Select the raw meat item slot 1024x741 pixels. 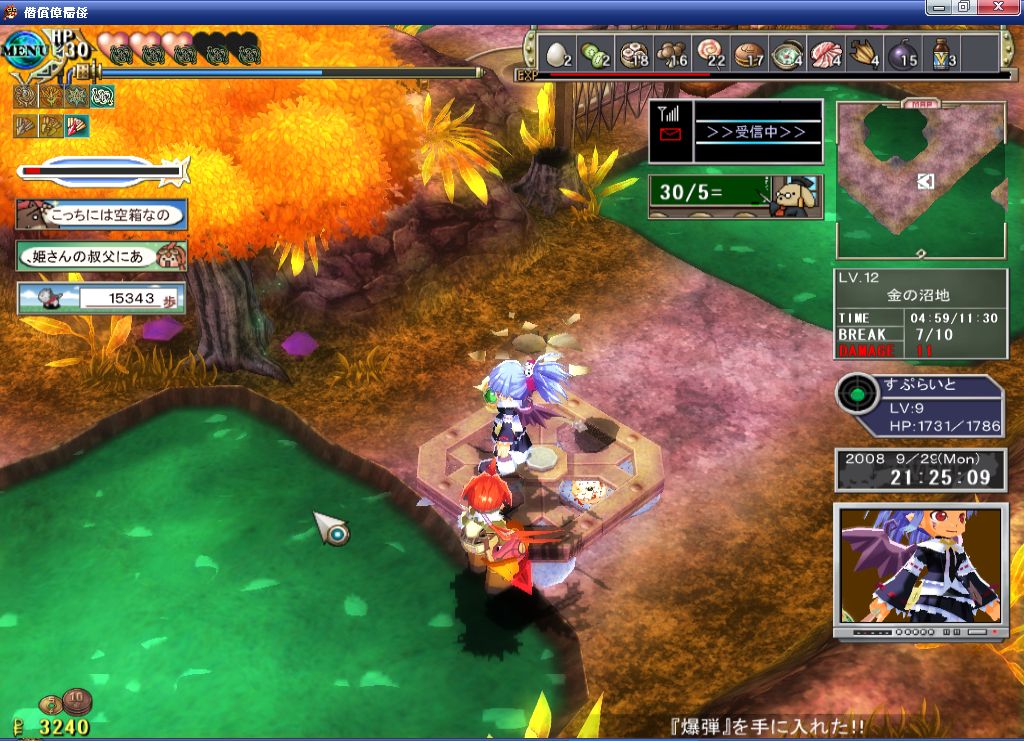pyautogui.click(x=825, y=53)
